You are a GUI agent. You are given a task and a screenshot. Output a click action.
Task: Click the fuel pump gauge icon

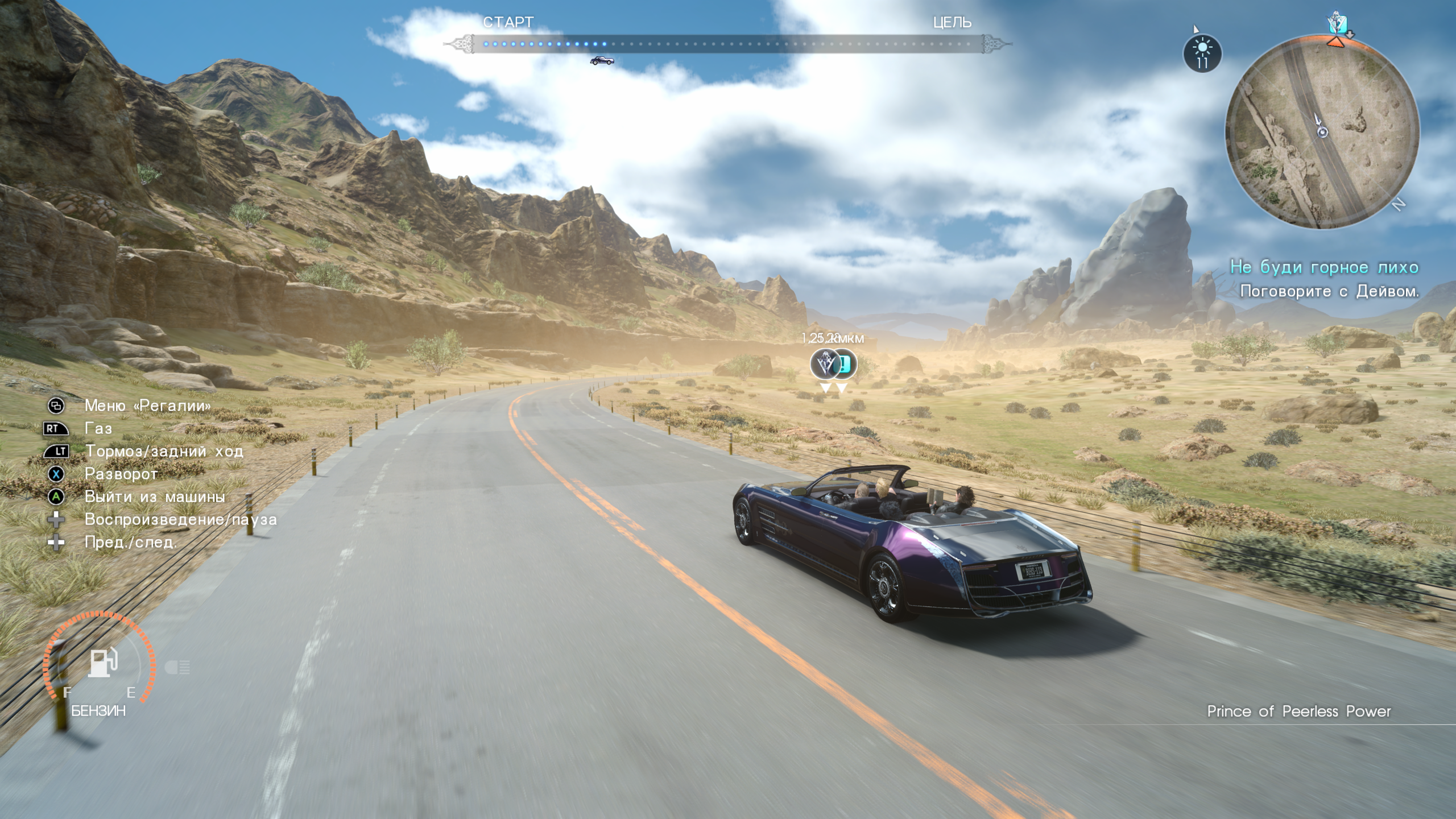pyautogui.click(x=103, y=663)
